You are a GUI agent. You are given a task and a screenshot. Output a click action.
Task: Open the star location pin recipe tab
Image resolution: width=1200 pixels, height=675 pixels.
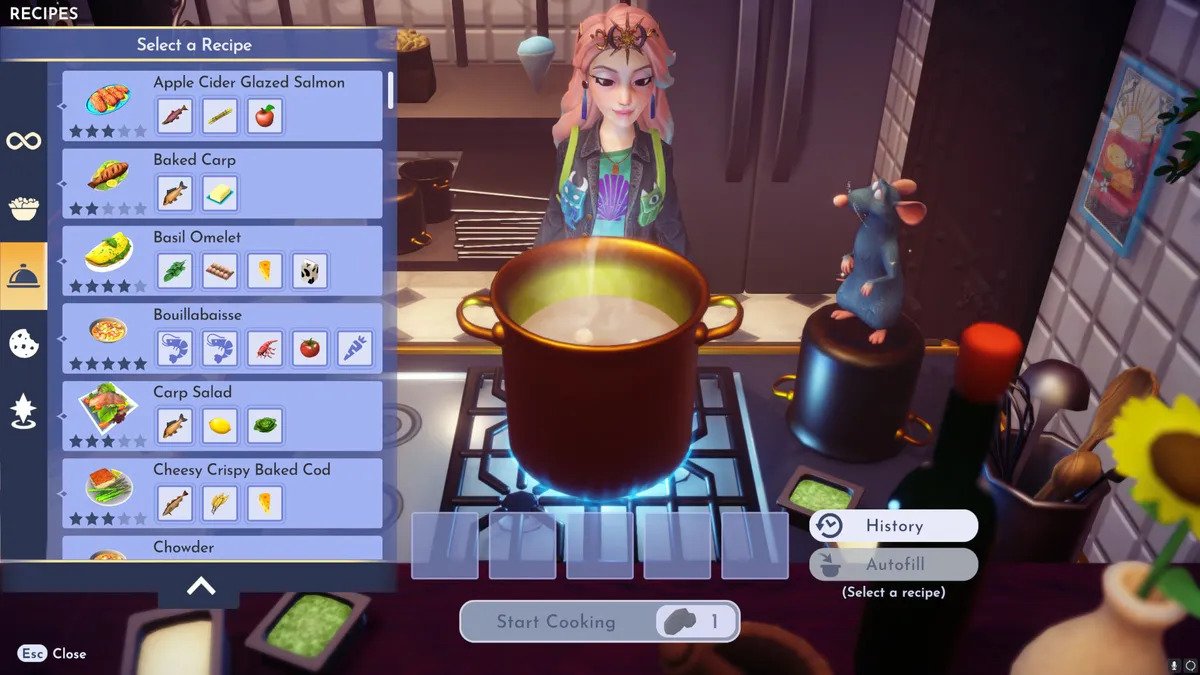coord(23,411)
